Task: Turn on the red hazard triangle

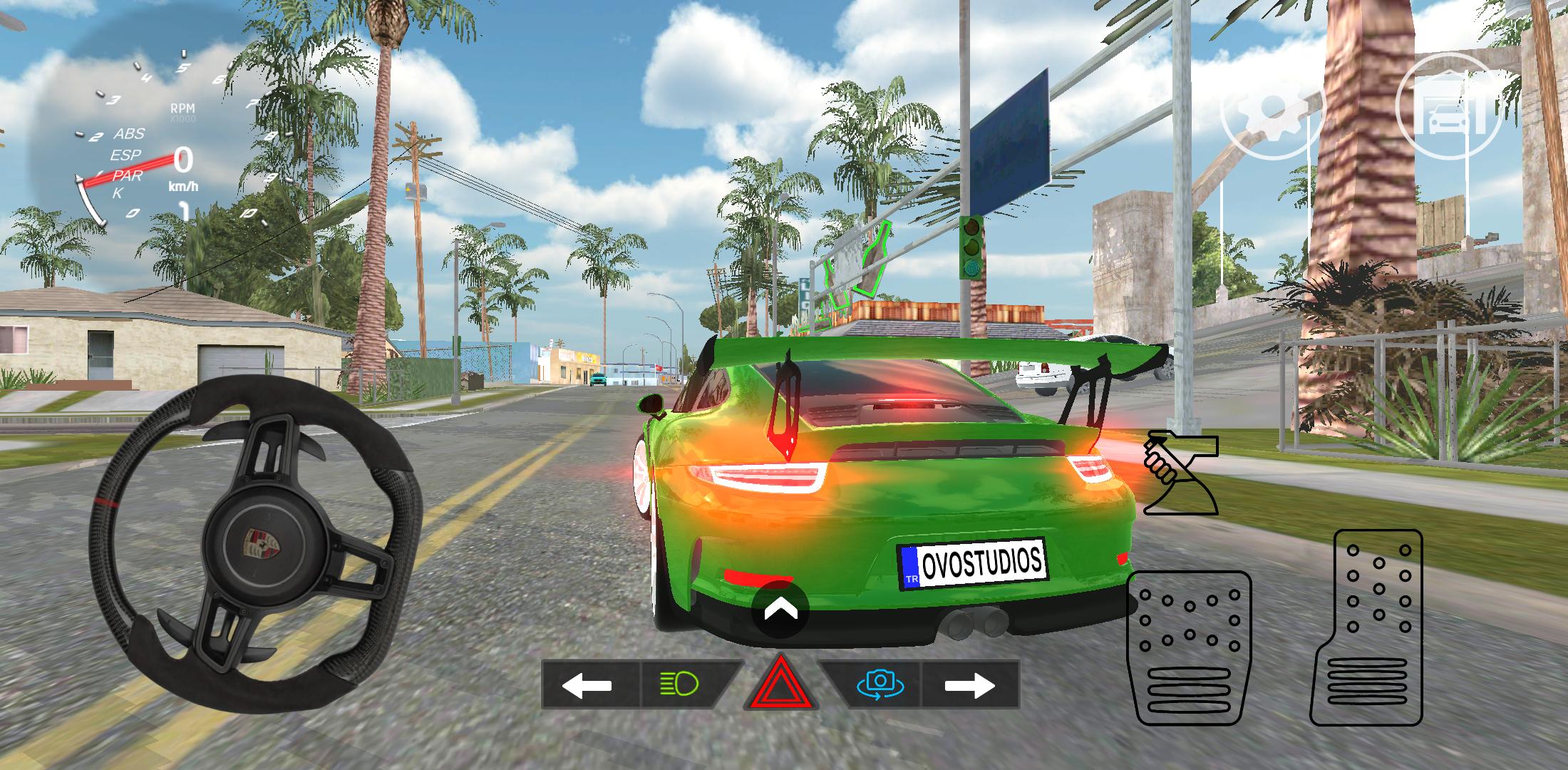Action: 780,686
